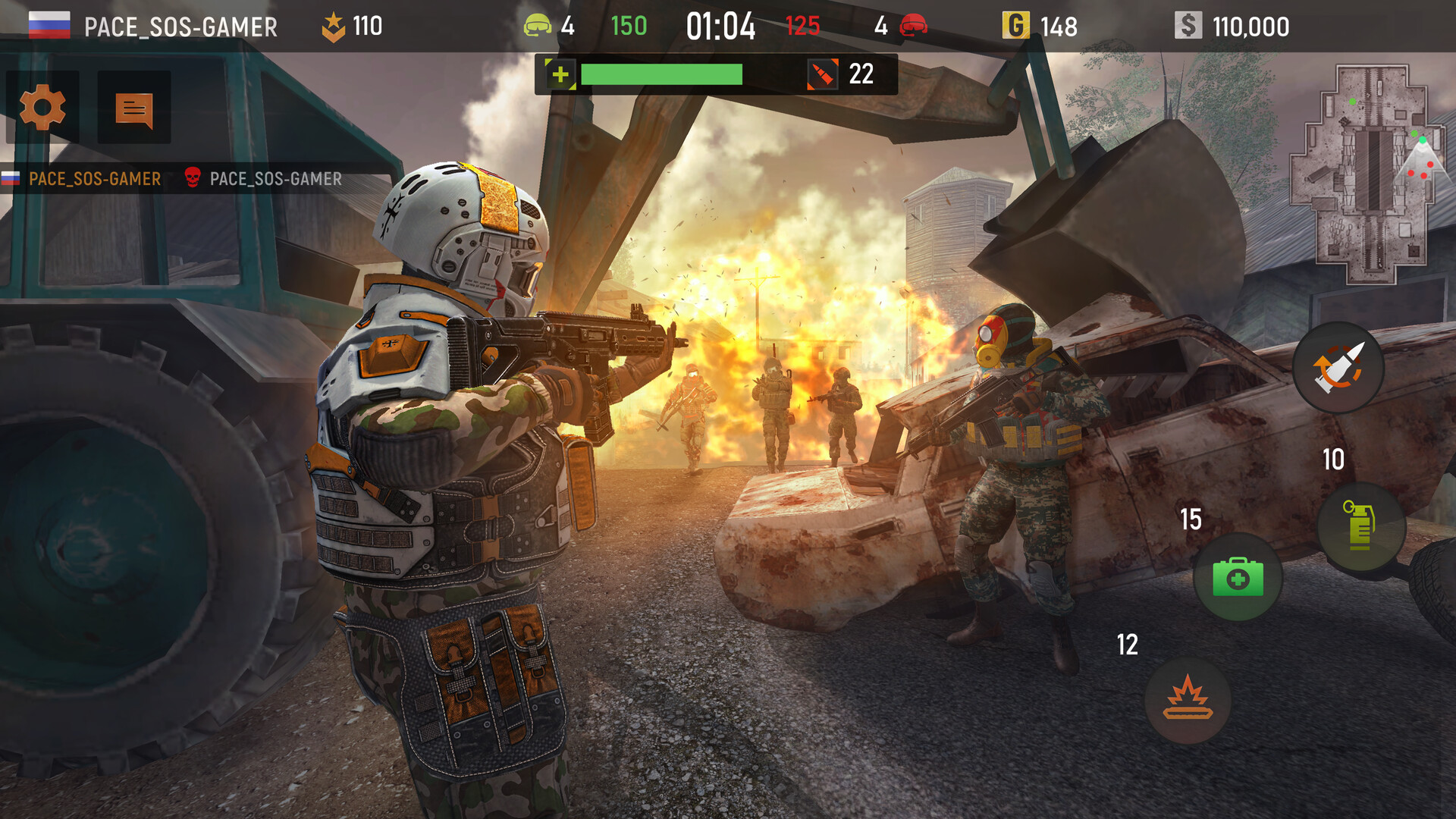This screenshot has width=1456, height=819.
Task: Tap the ammo bullet icon showing 22
Action: (824, 74)
